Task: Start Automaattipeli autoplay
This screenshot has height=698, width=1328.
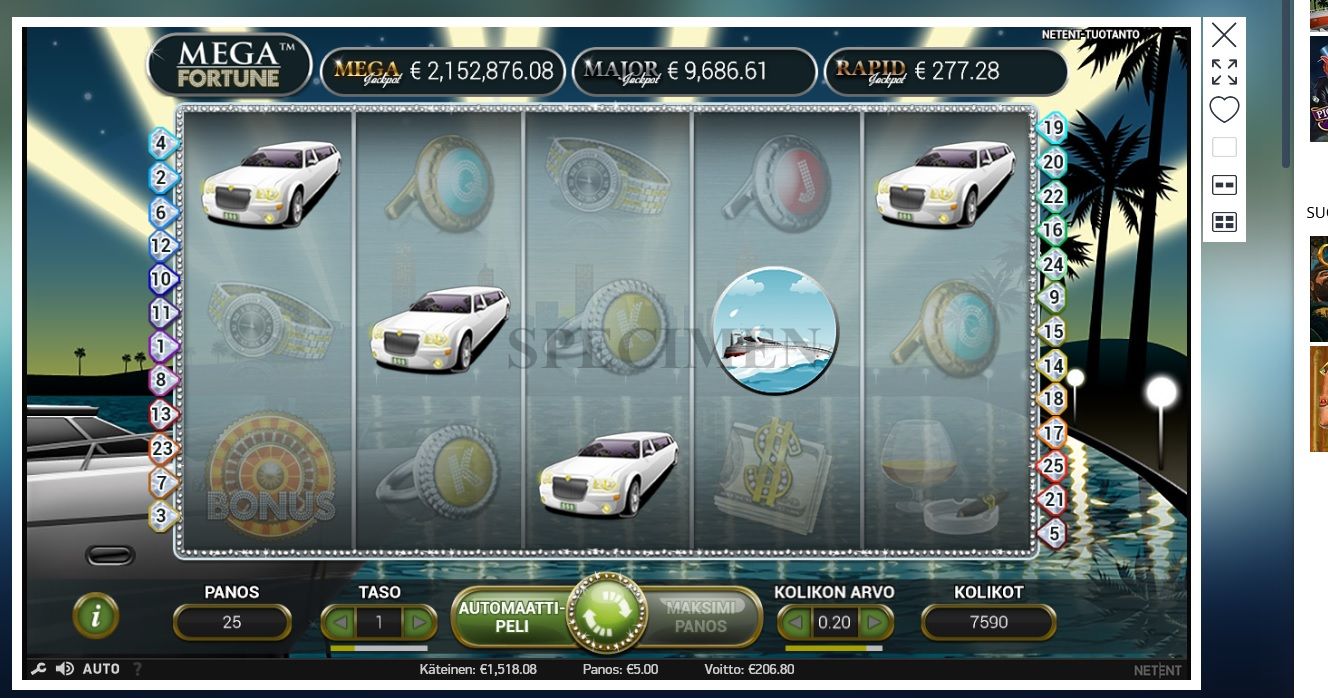Action: [509, 616]
